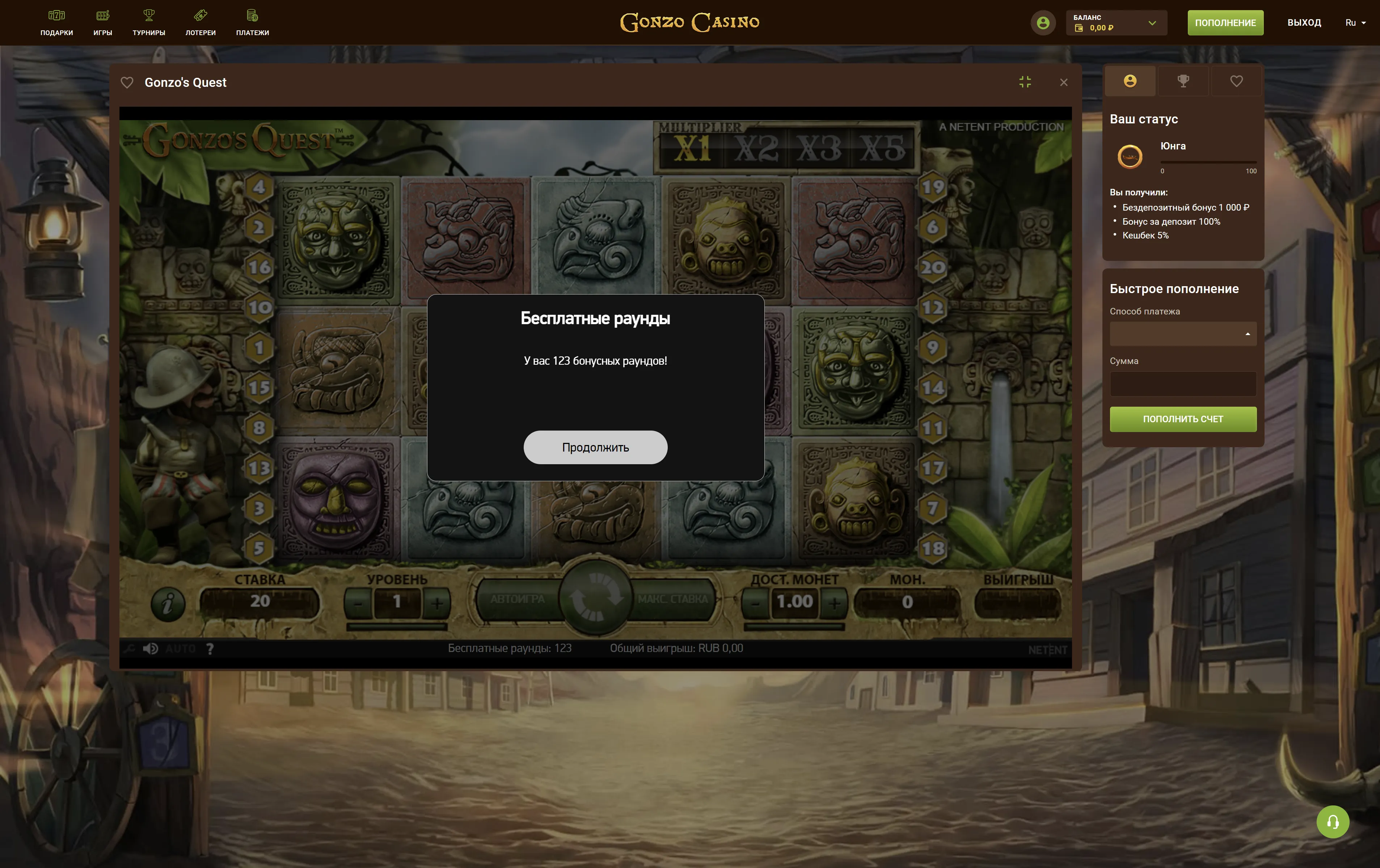This screenshot has width=1380, height=868.
Task: Open the Лотереи lotteries section
Action: pyautogui.click(x=201, y=22)
